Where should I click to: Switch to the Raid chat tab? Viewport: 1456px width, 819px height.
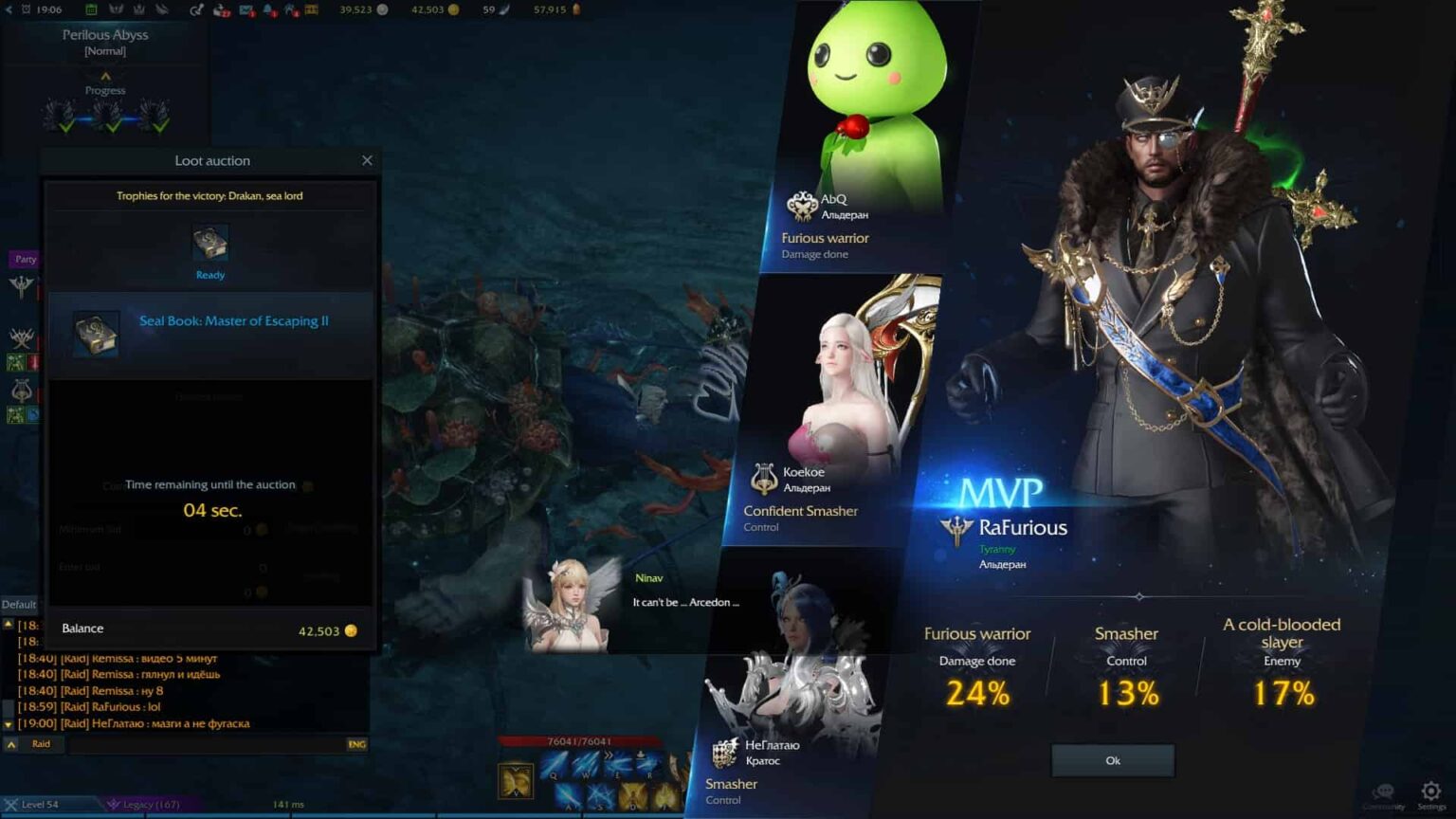[41, 744]
